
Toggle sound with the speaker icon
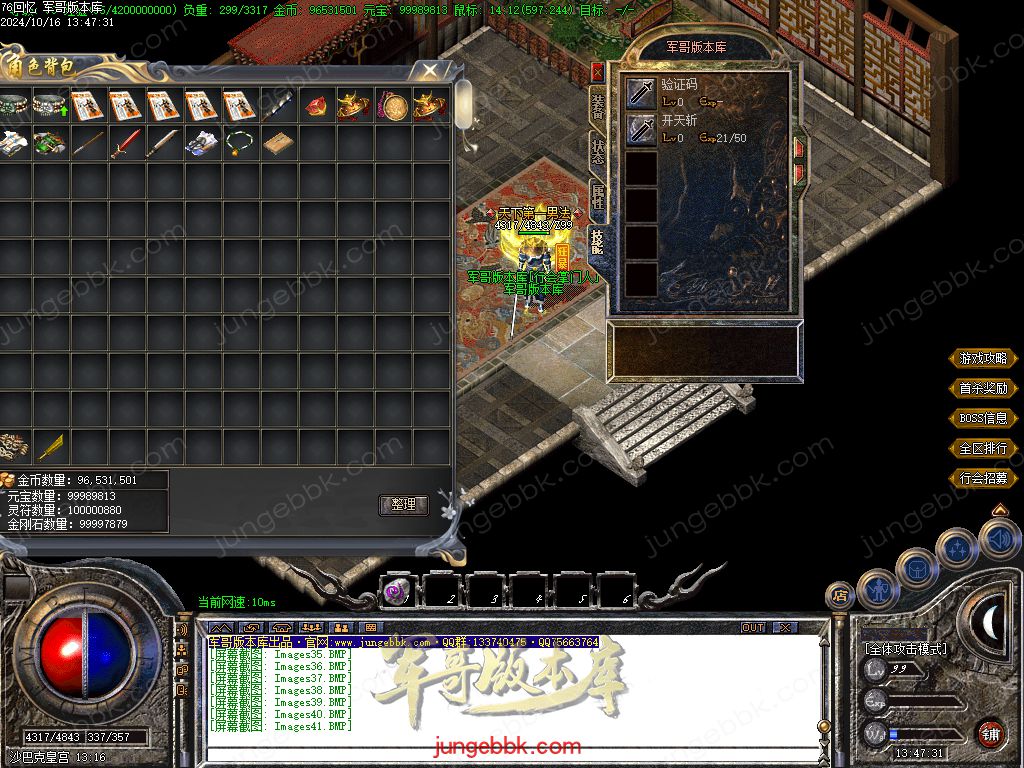tap(999, 540)
